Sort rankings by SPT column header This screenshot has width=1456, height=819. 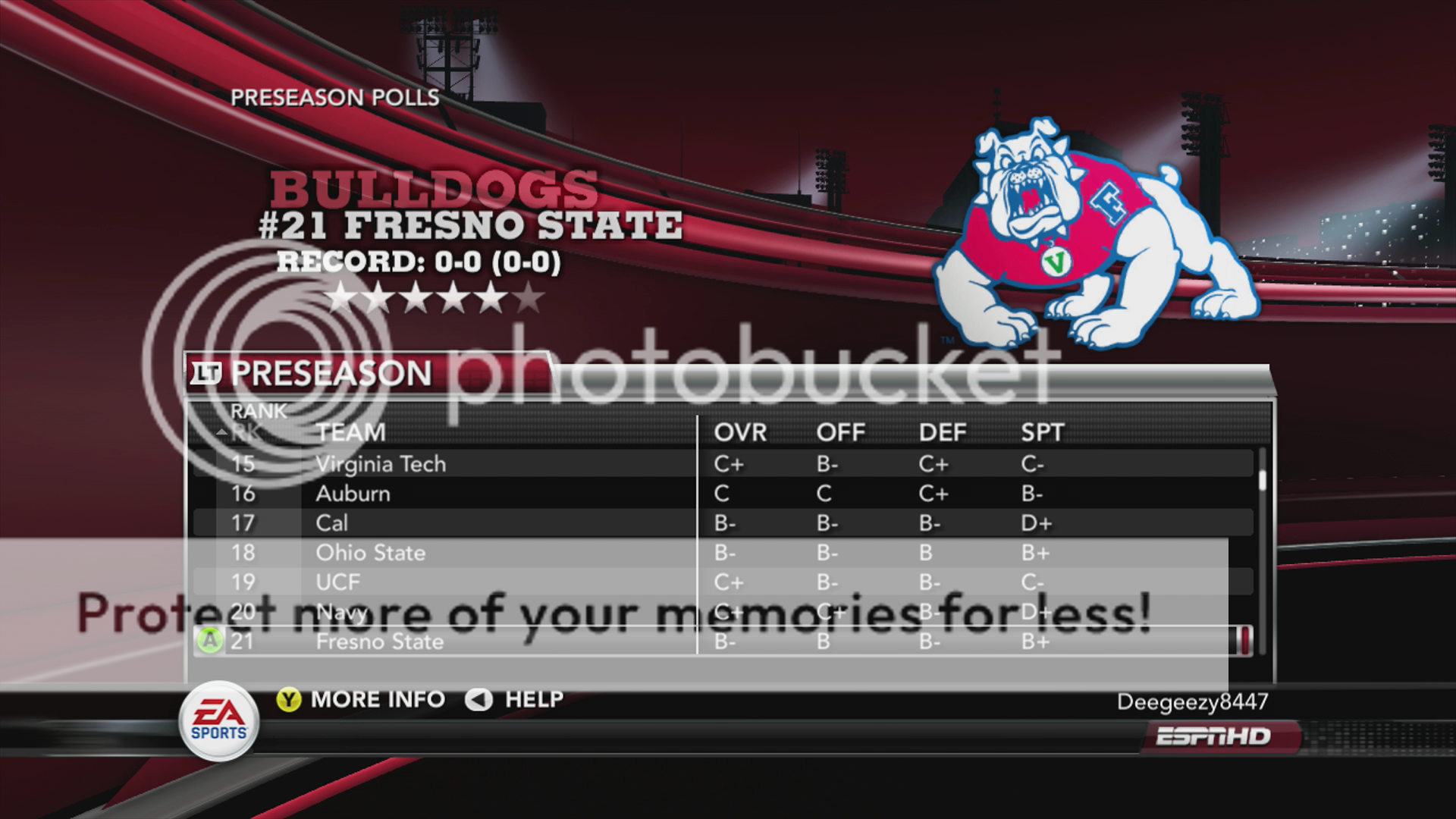click(x=1043, y=432)
